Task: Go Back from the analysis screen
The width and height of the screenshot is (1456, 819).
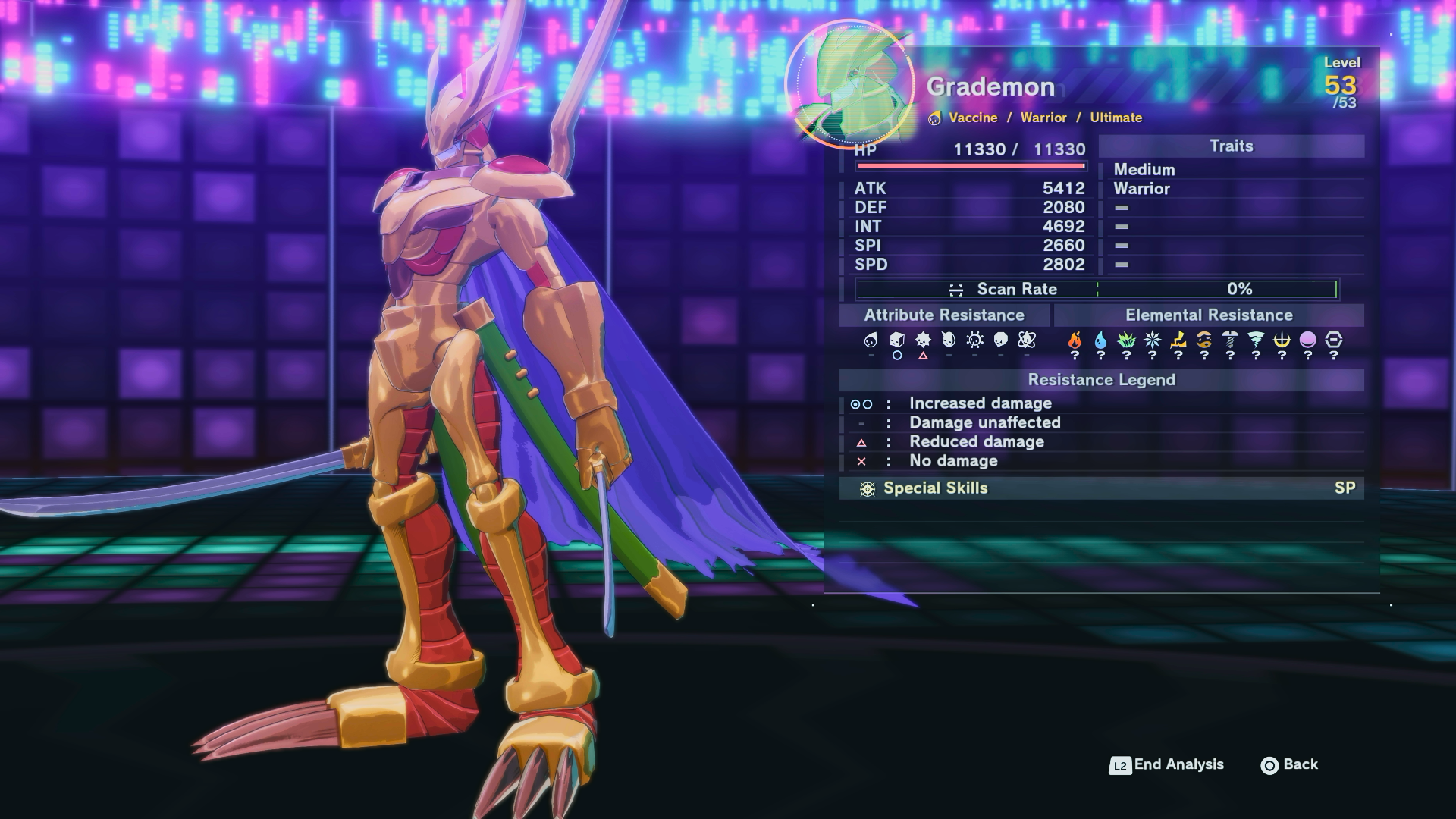Action: click(x=1289, y=765)
